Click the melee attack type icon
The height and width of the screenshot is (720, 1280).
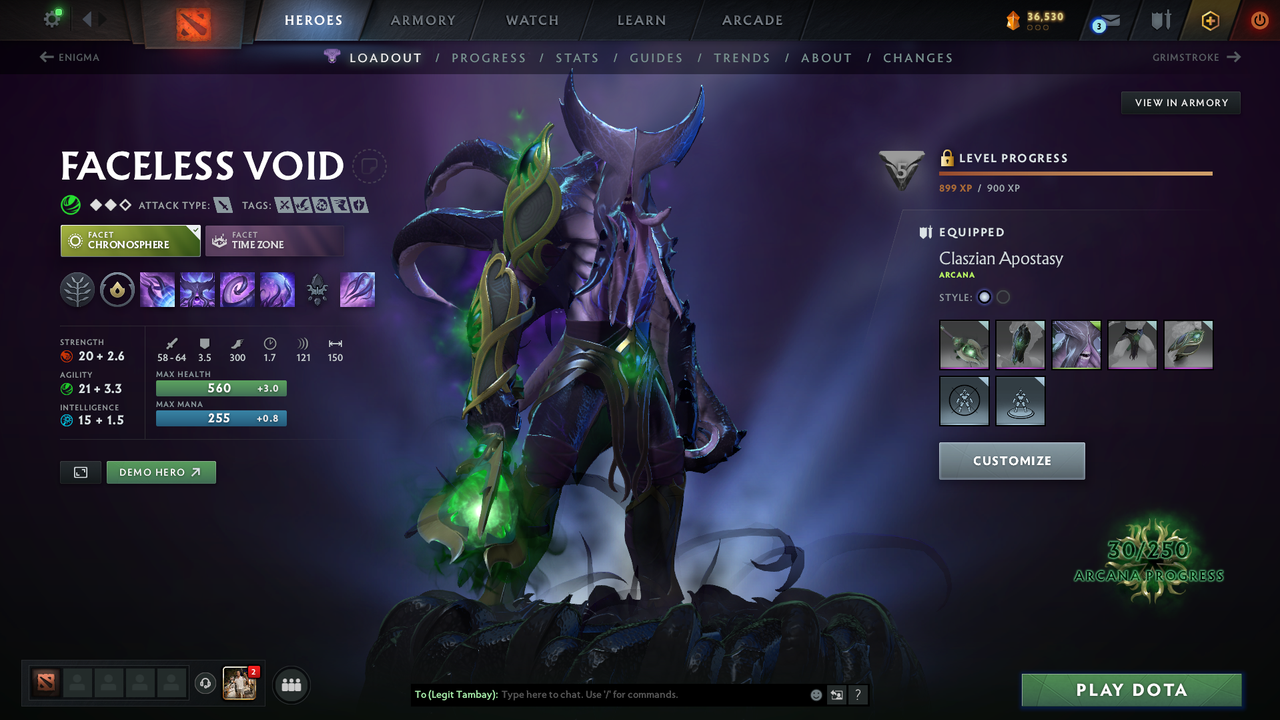(x=222, y=204)
